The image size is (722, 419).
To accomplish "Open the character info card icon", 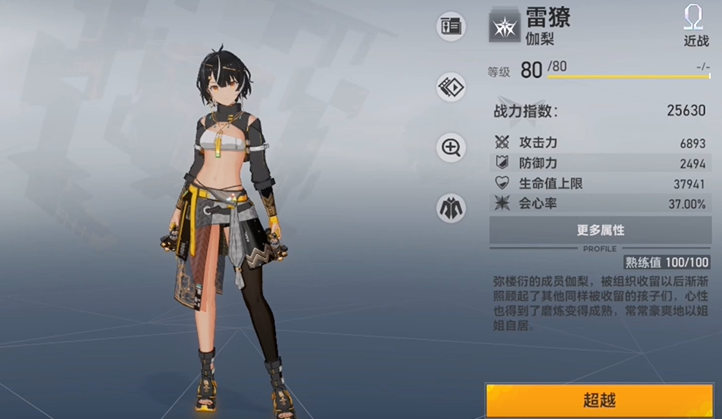I will [451, 26].
